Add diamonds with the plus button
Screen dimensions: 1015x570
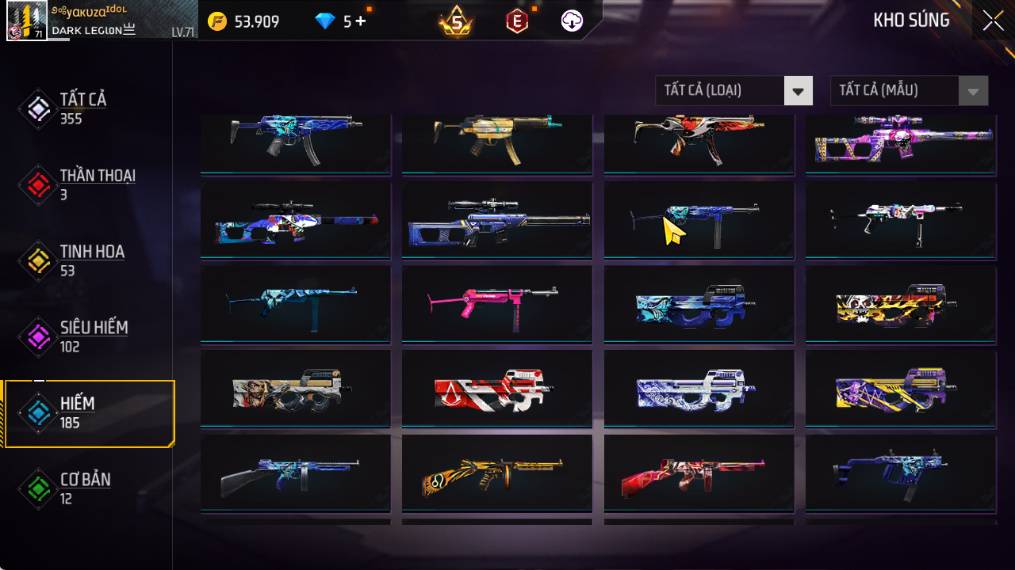361,21
